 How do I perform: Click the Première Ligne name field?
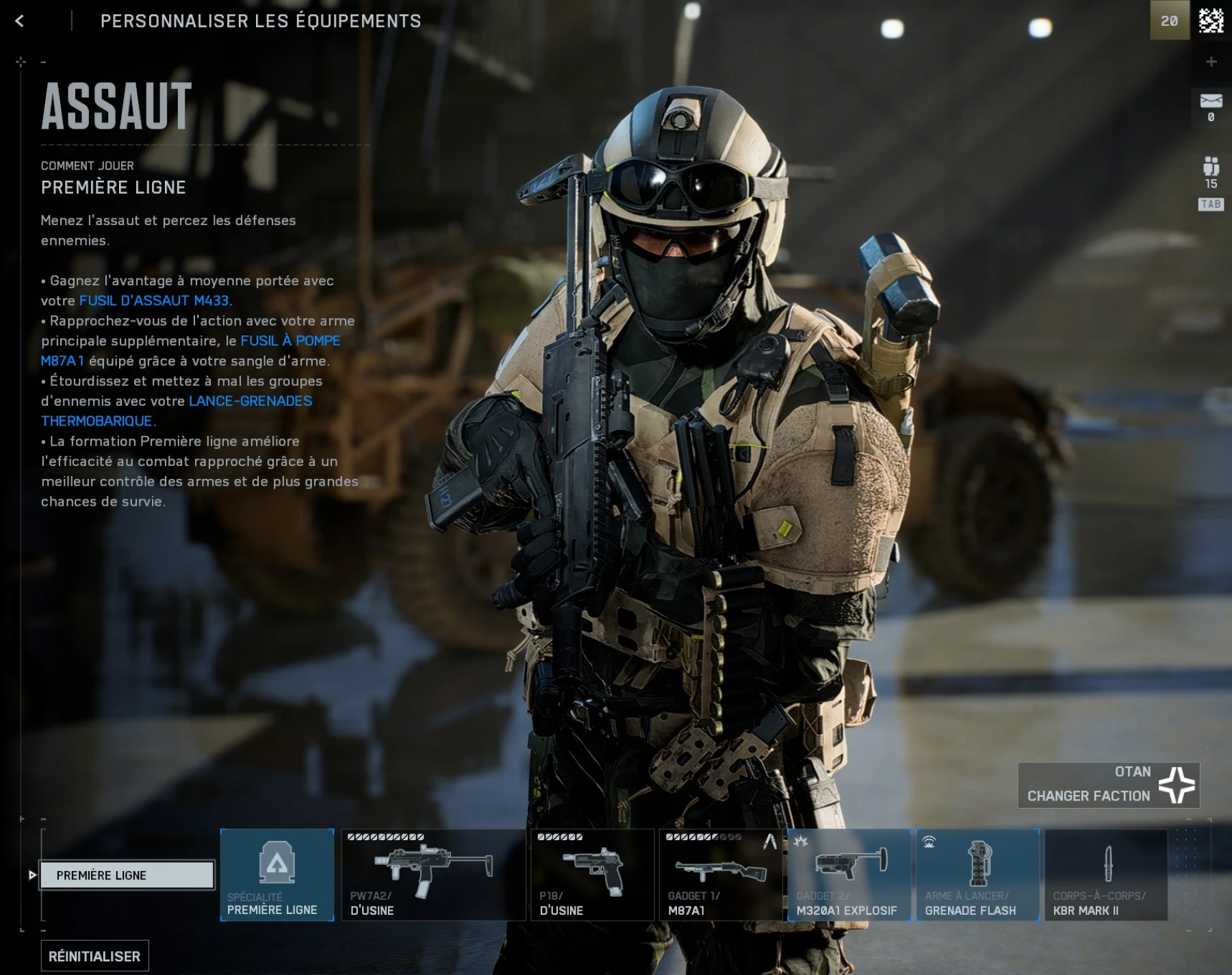[x=127, y=874]
